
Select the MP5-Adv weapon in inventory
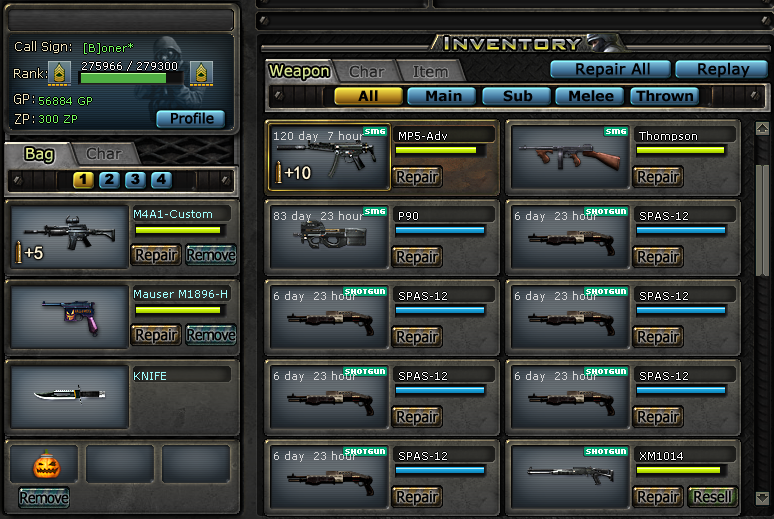329,157
